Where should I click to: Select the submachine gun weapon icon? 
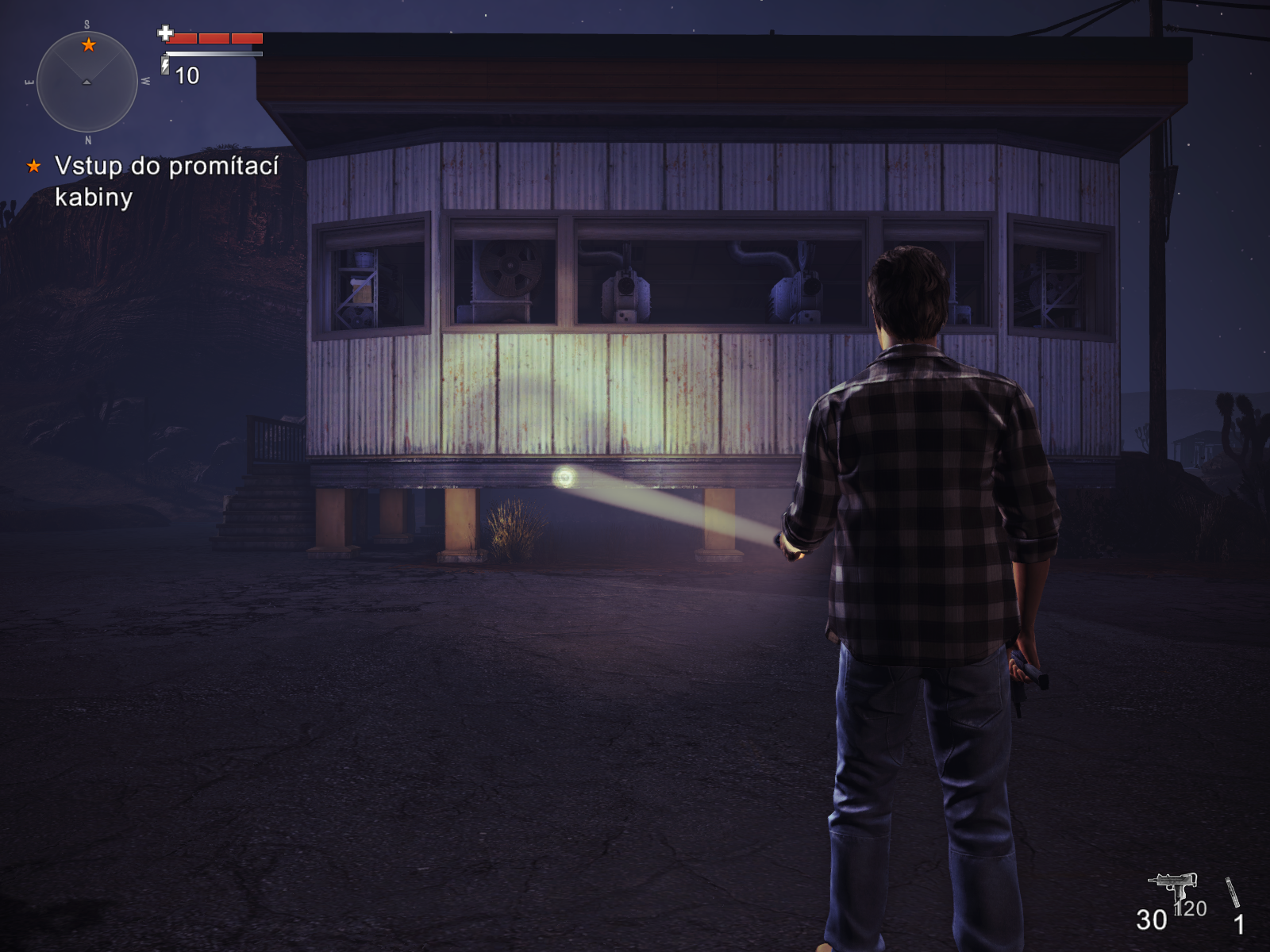click(1172, 884)
